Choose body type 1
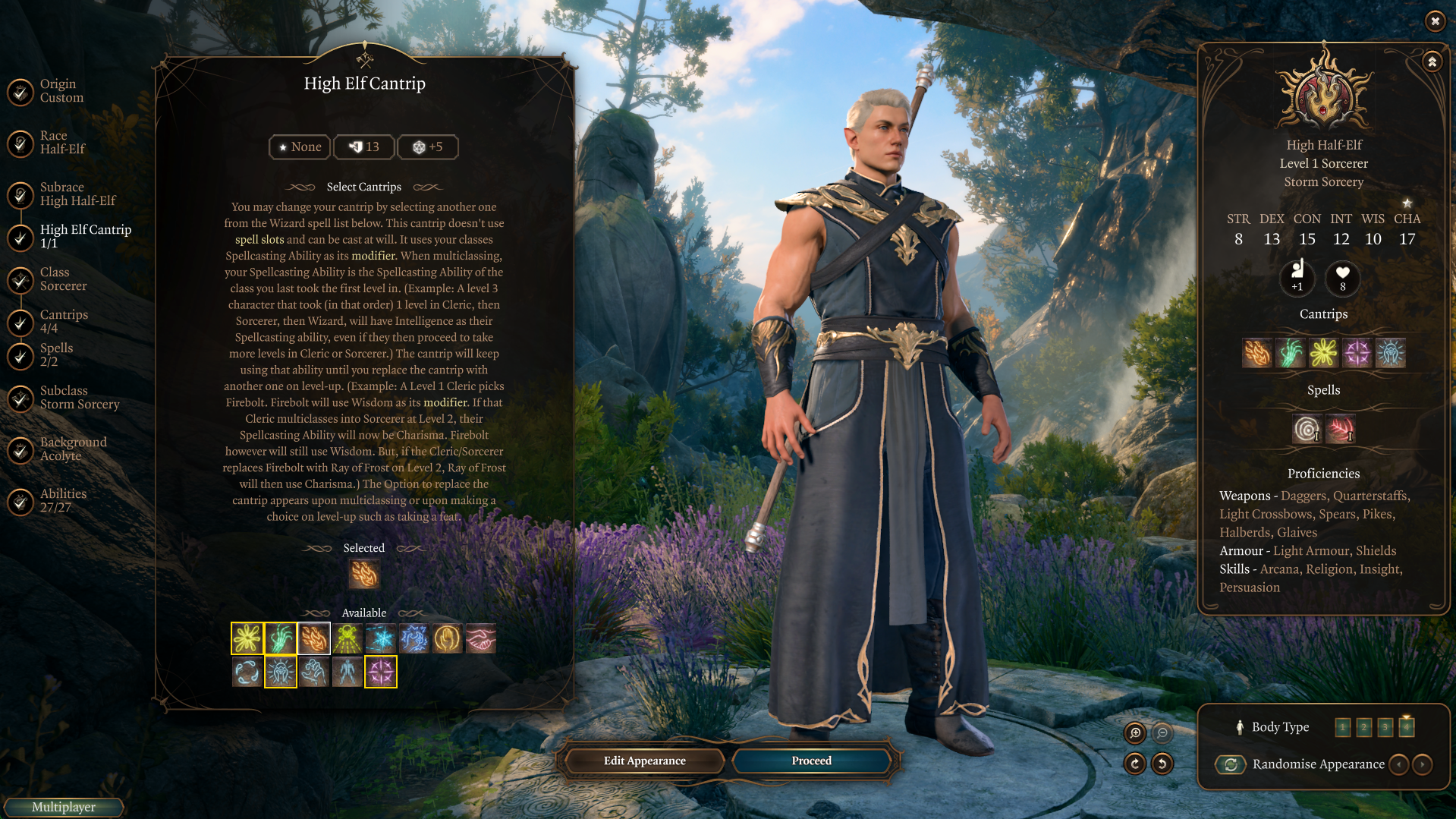The width and height of the screenshot is (1456, 819). (1342, 727)
